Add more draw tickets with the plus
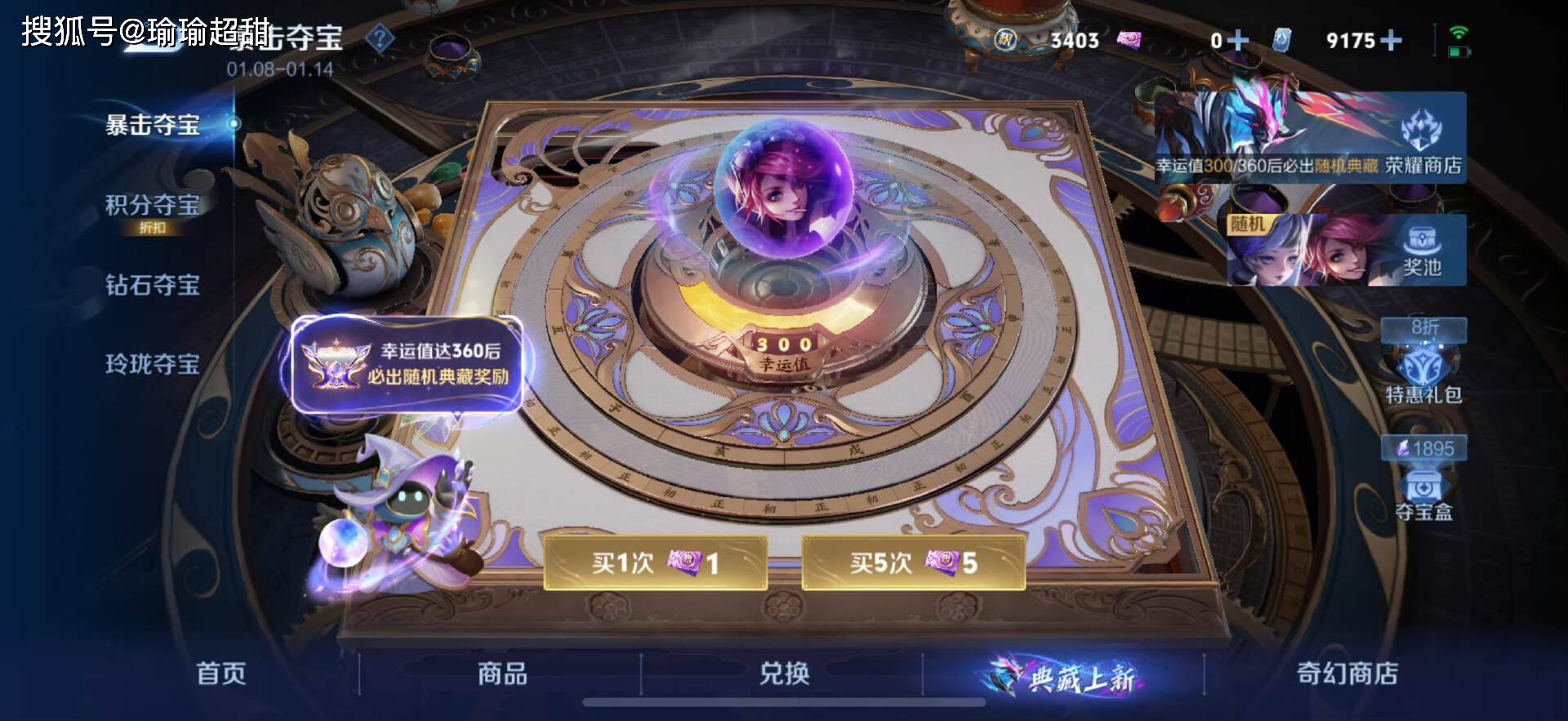 1237,40
